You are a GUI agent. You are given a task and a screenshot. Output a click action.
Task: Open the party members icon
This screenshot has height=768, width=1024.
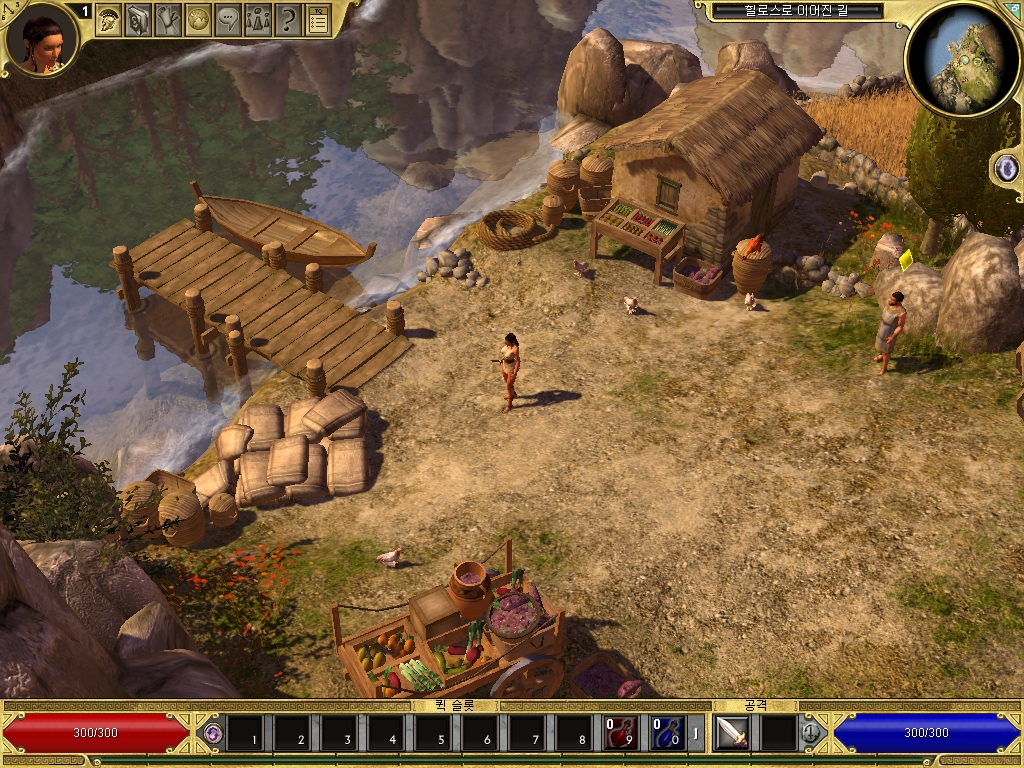tap(258, 19)
